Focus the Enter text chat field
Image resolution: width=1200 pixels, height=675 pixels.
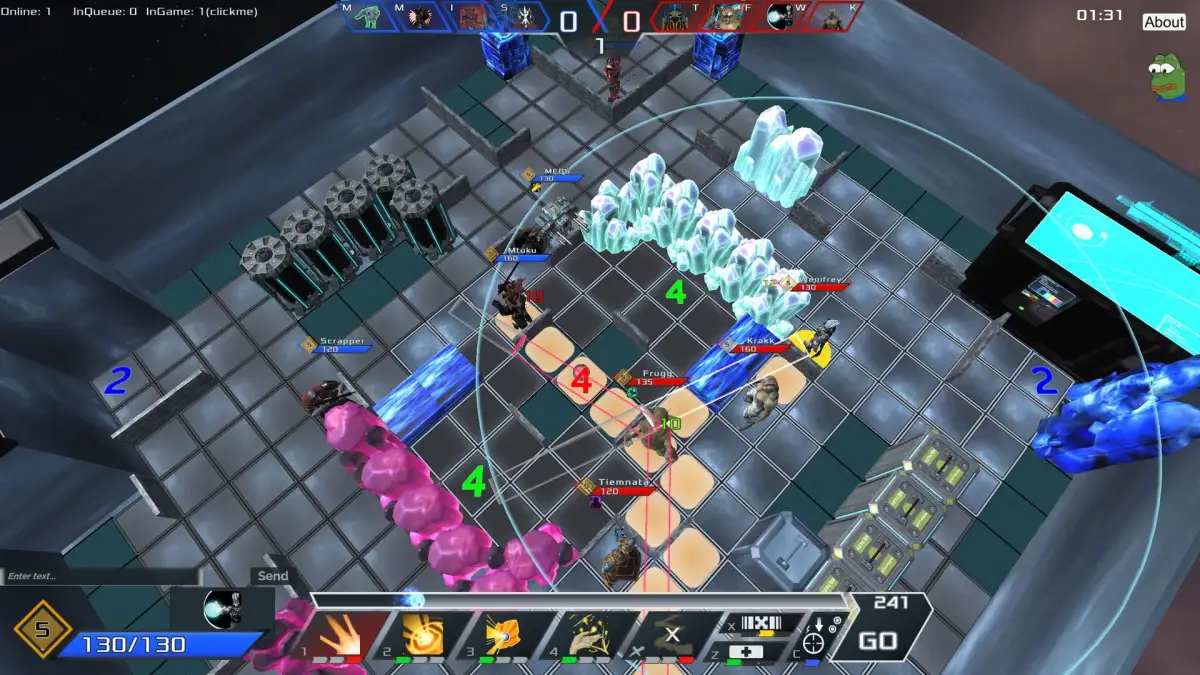(x=100, y=576)
